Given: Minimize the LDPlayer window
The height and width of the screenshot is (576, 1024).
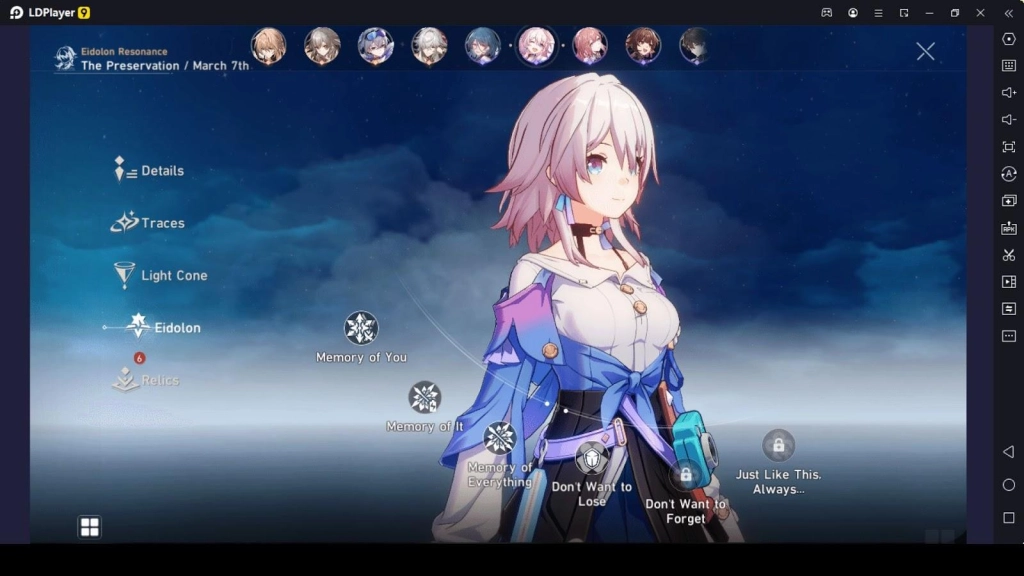Looking at the screenshot, I should pyautogui.click(x=929, y=13).
